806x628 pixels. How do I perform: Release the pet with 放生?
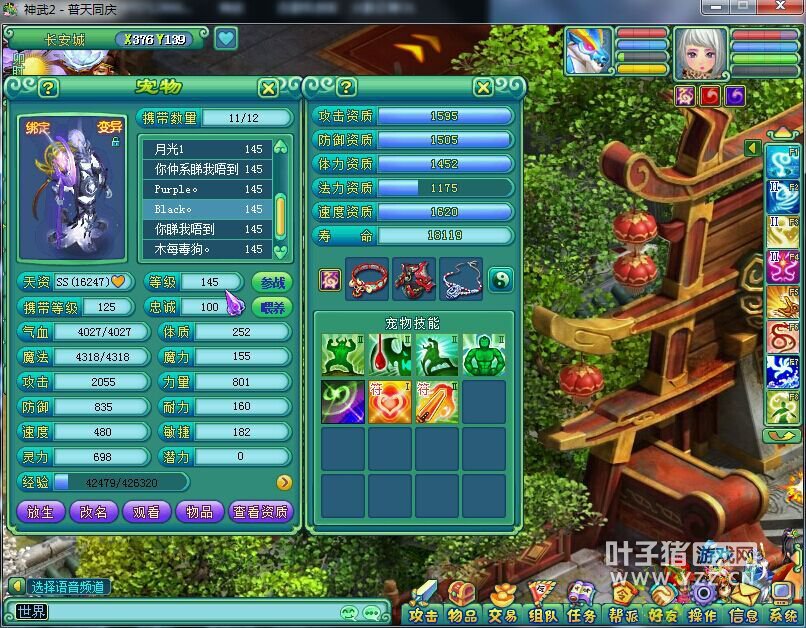click(40, 511)
